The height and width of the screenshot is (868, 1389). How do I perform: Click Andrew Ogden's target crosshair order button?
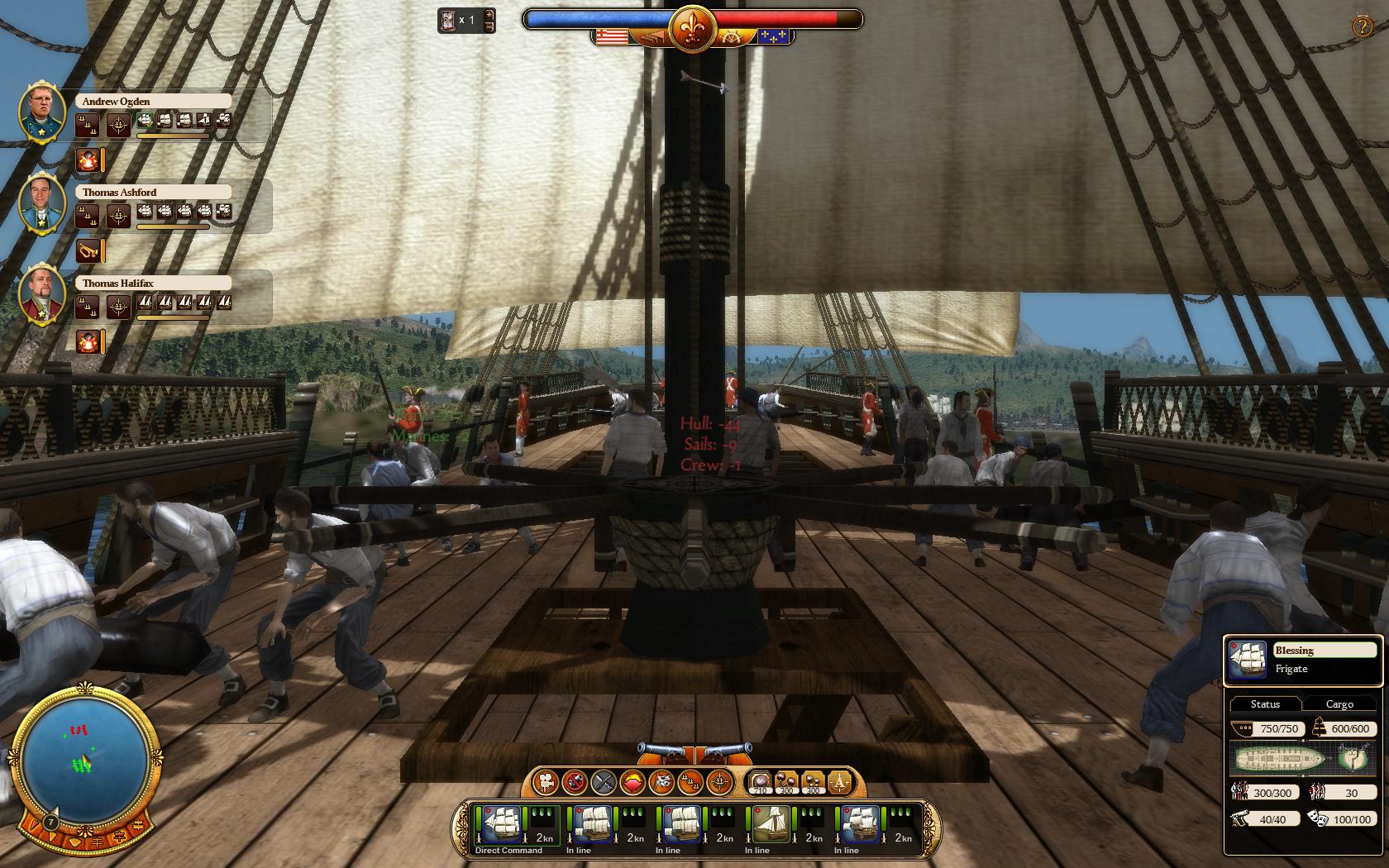[x=119, y=126]
